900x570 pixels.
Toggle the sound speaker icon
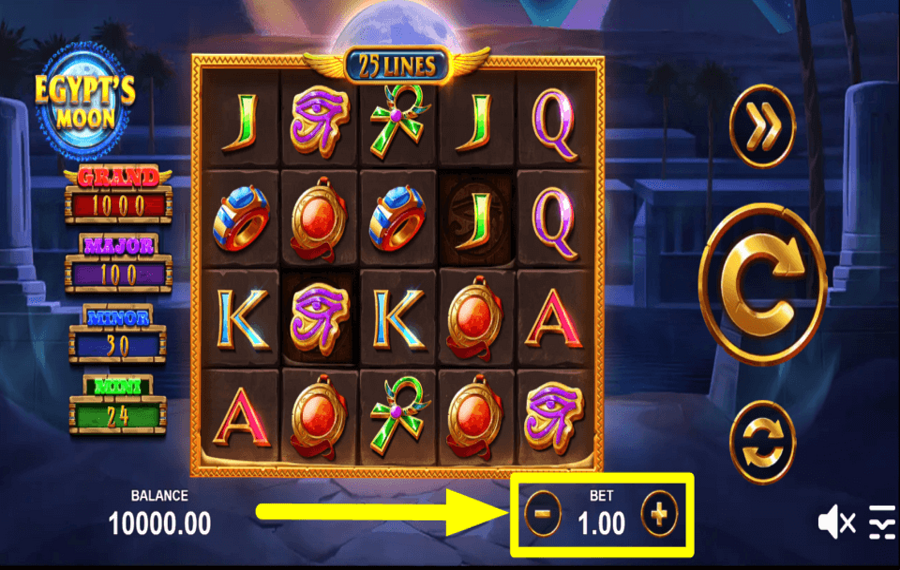click(x=836, y=521)
